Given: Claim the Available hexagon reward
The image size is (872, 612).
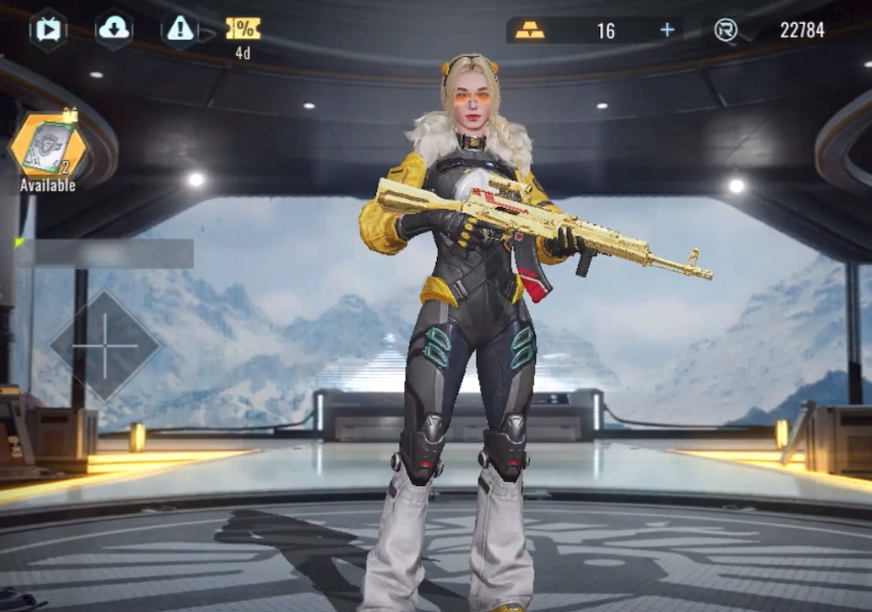Looking at the screenshot, I should point(48,146).
